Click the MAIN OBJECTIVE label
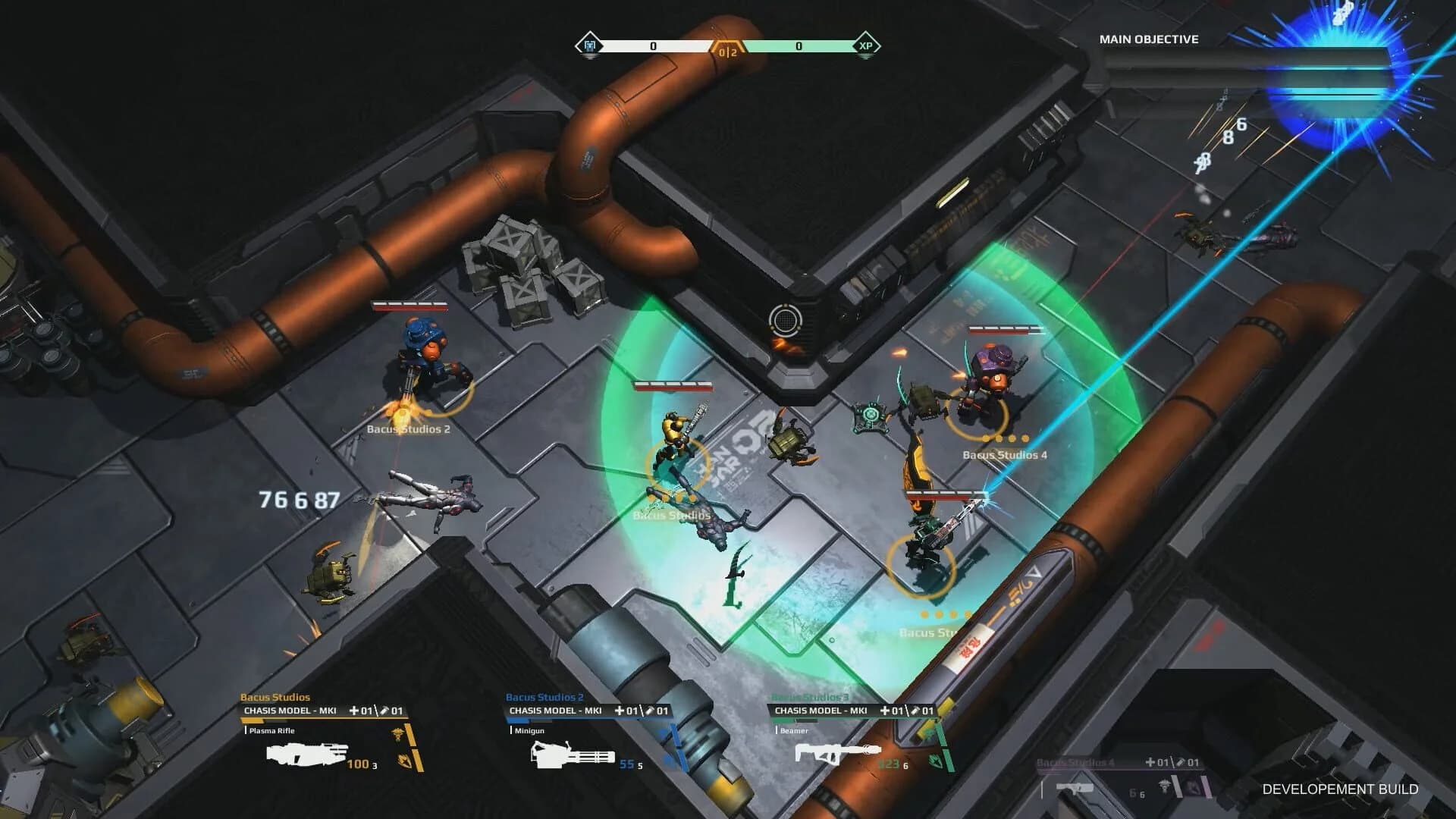1456x819 pixels. click(x=1148, y=39)
